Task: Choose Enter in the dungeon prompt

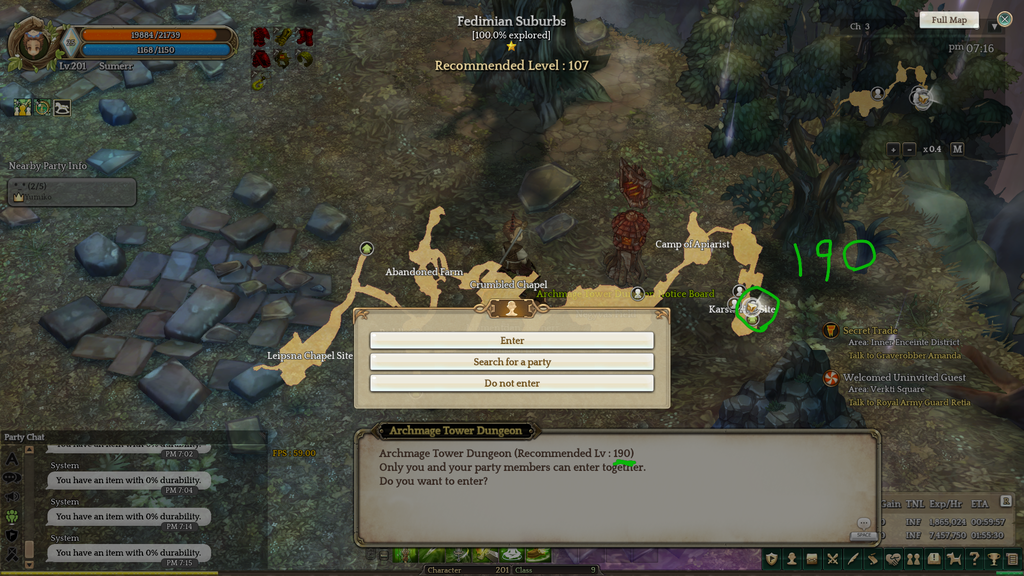Action: 512,341
